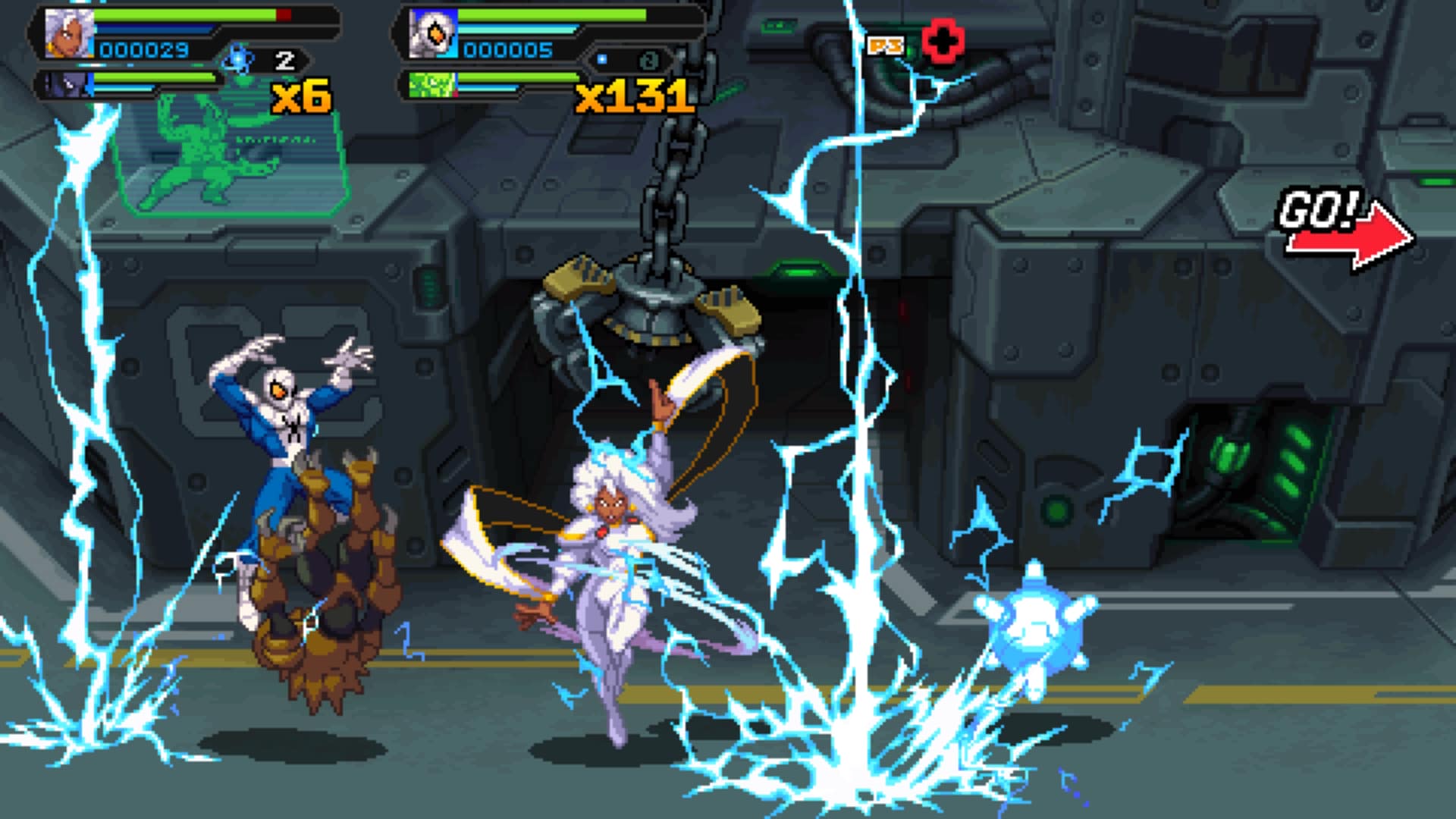Click the green partner portrait under player two
Image resolution: width=1456 pixels, height=819 pixels.
tap(431, 84)
